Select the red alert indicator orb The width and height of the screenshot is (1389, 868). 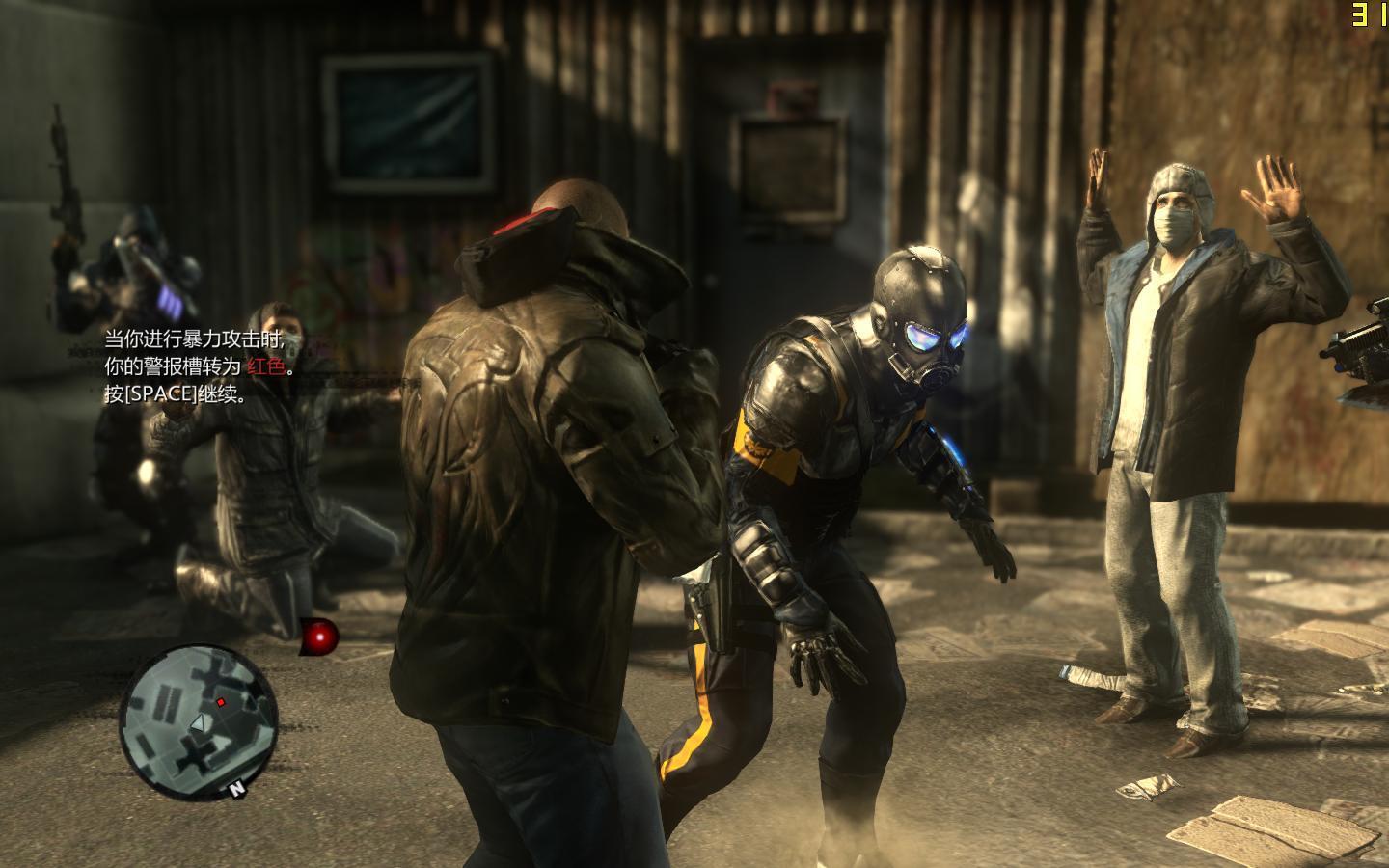[x=319, y=636]
